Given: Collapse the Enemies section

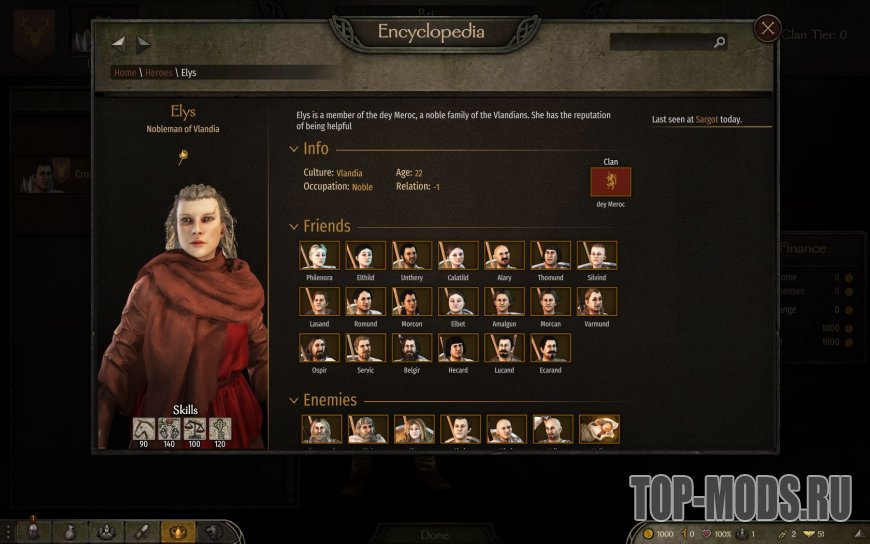Looking at the screenshot, I should point(294,400).
